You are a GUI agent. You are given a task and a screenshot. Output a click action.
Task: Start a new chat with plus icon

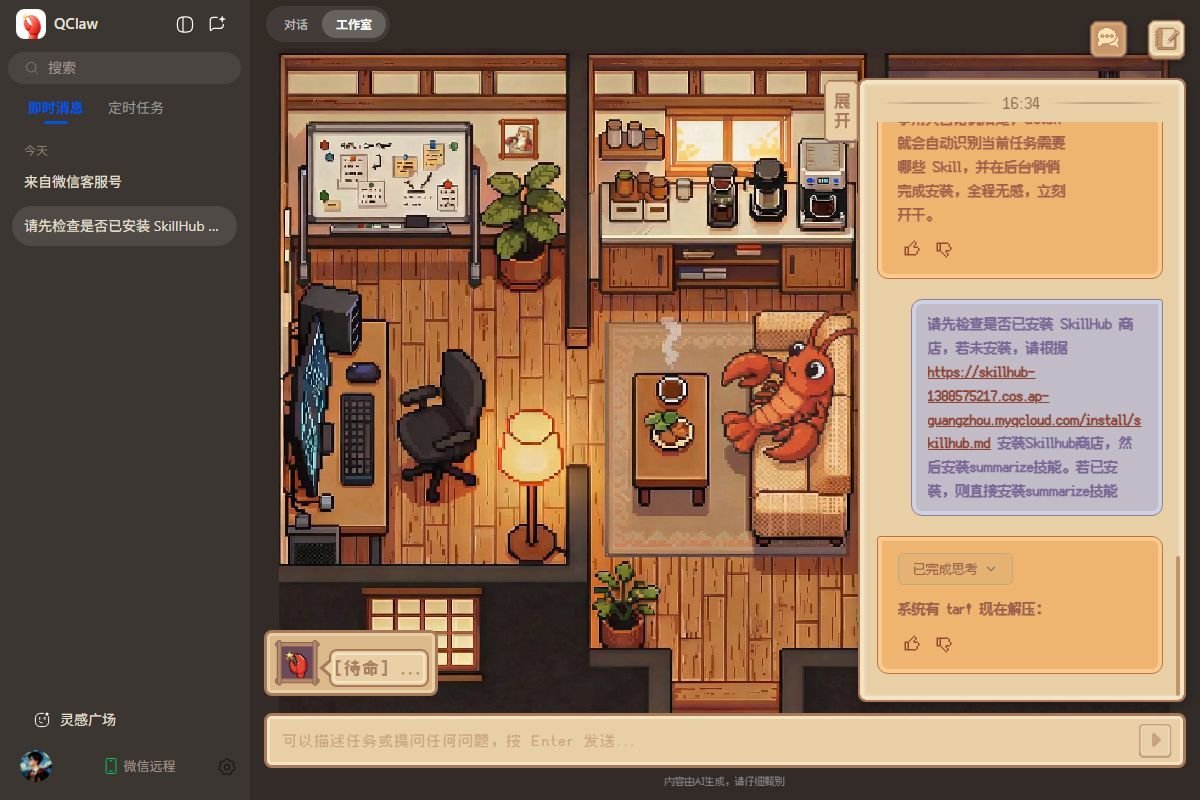[x=217, y=24]
